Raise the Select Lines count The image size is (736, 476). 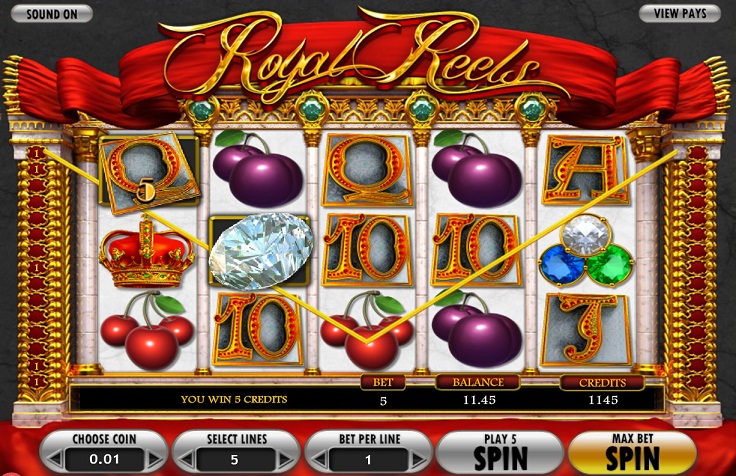[284, 459]
